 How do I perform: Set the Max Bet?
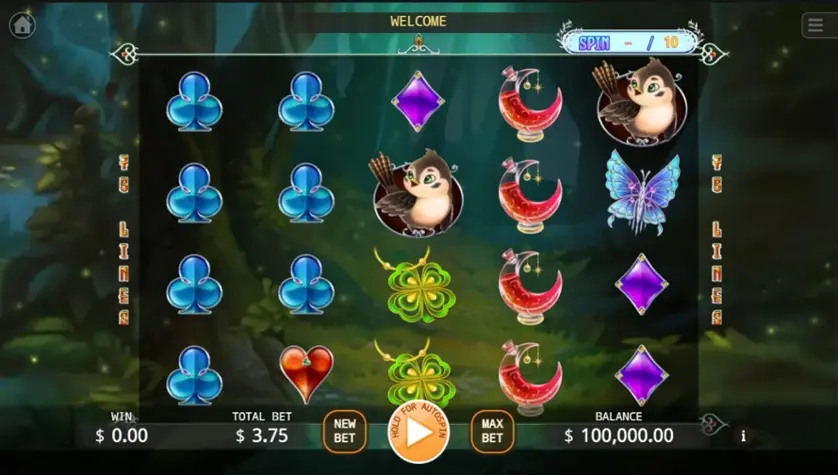click(x=492, y=431)
